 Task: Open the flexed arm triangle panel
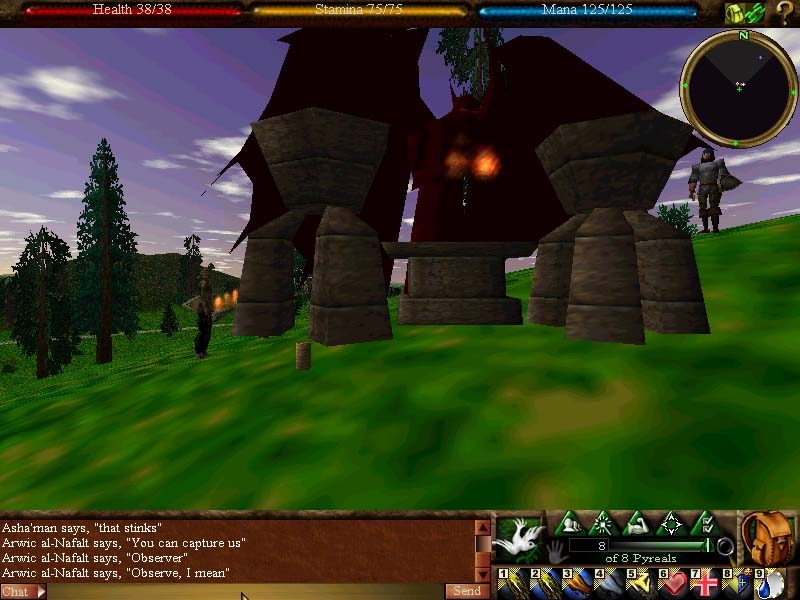click(x=637, y=523)
